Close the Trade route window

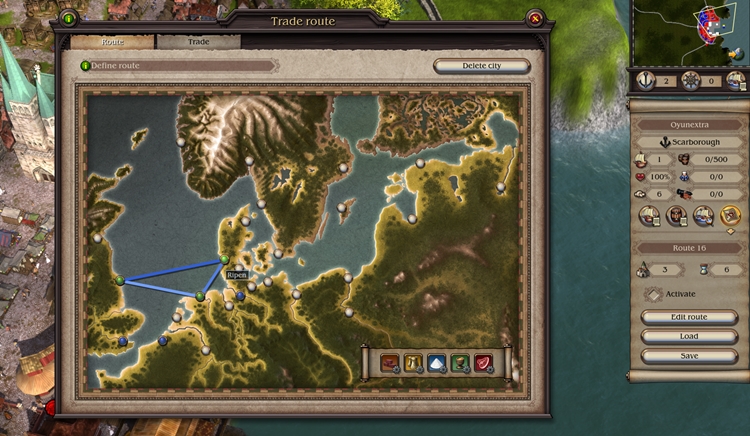point(536,18)
